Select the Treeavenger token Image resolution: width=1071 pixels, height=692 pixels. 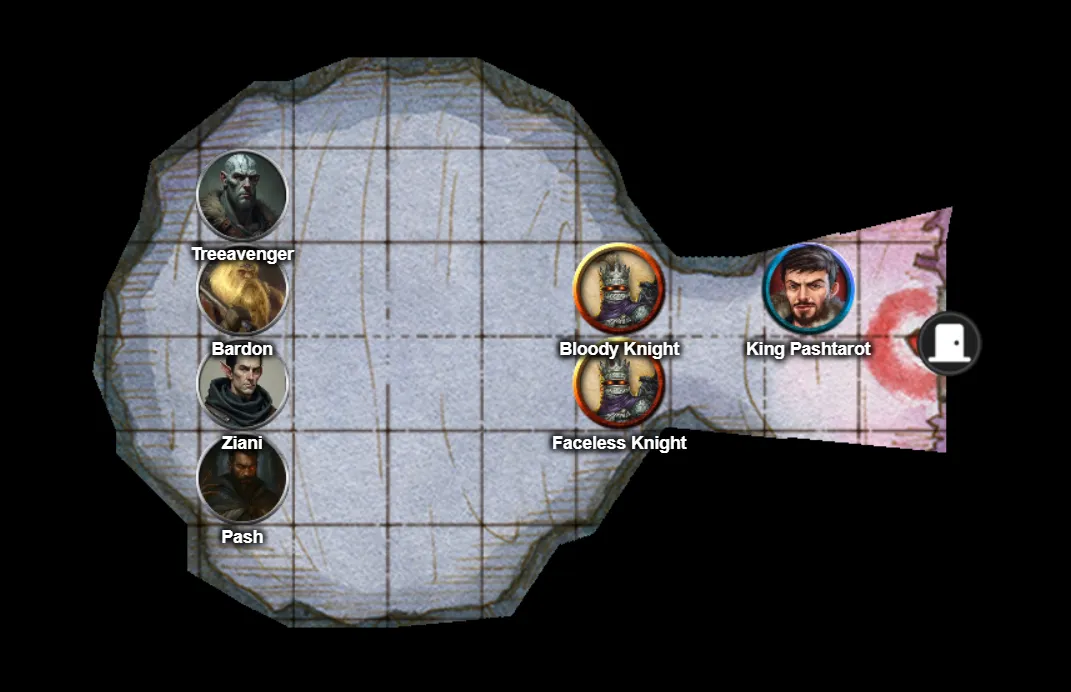point(242,195)
